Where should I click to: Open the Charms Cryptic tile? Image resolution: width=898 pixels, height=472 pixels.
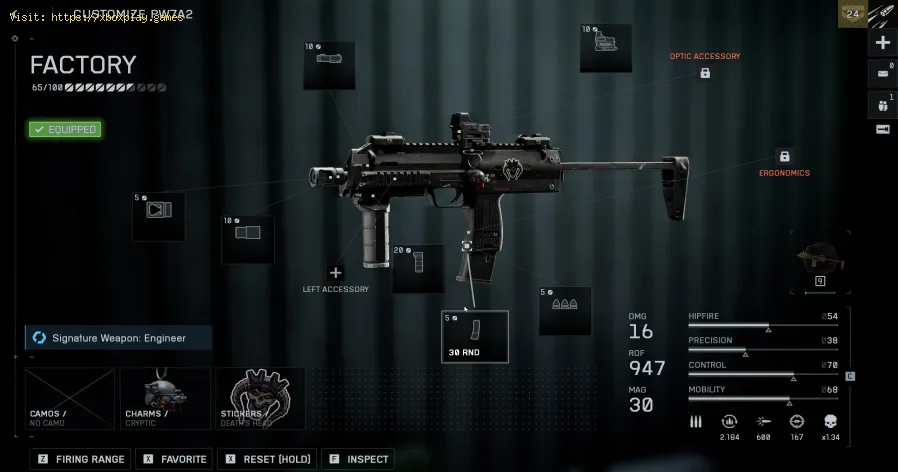pyautogui.click(x=165, y=398)
